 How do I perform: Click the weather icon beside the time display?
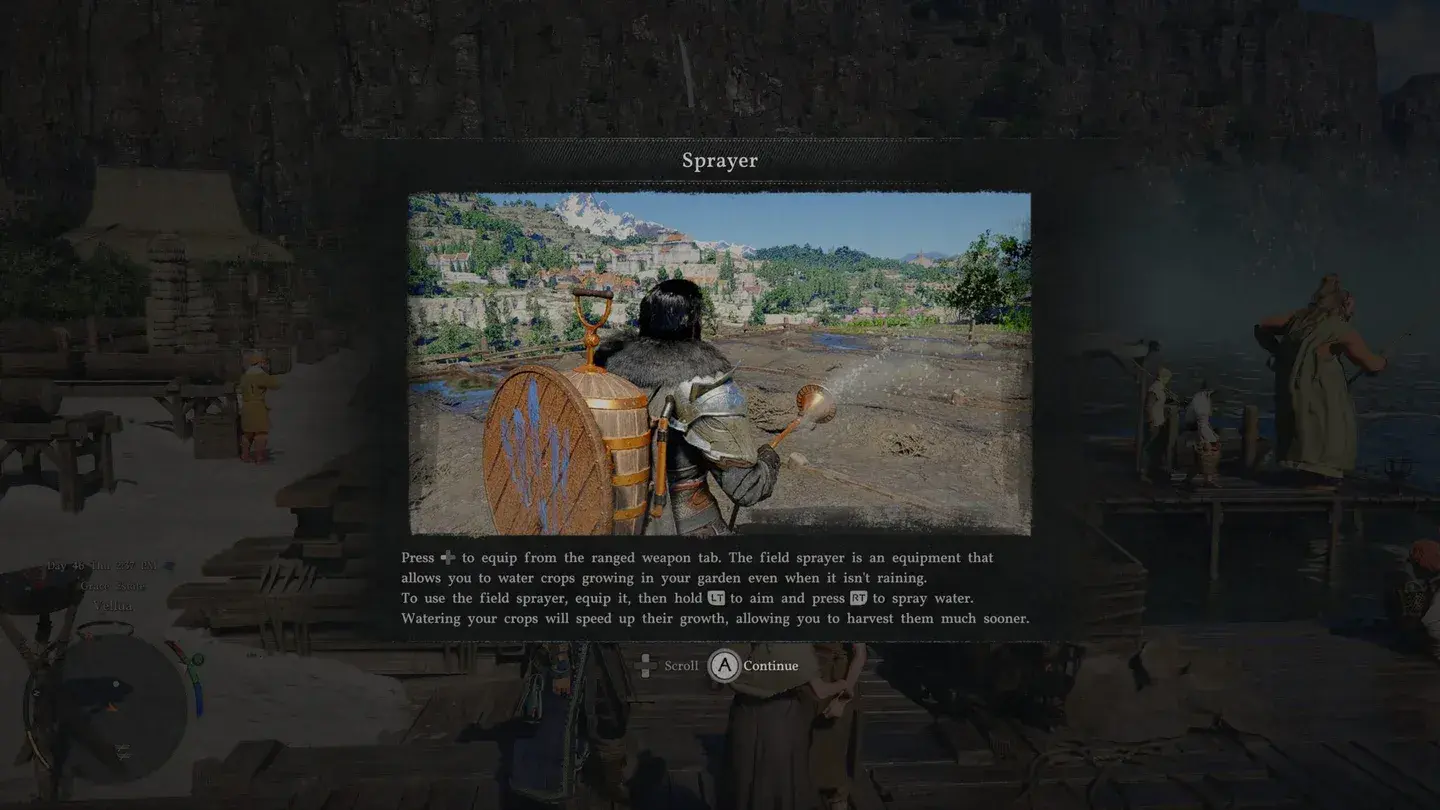point(168,565)
